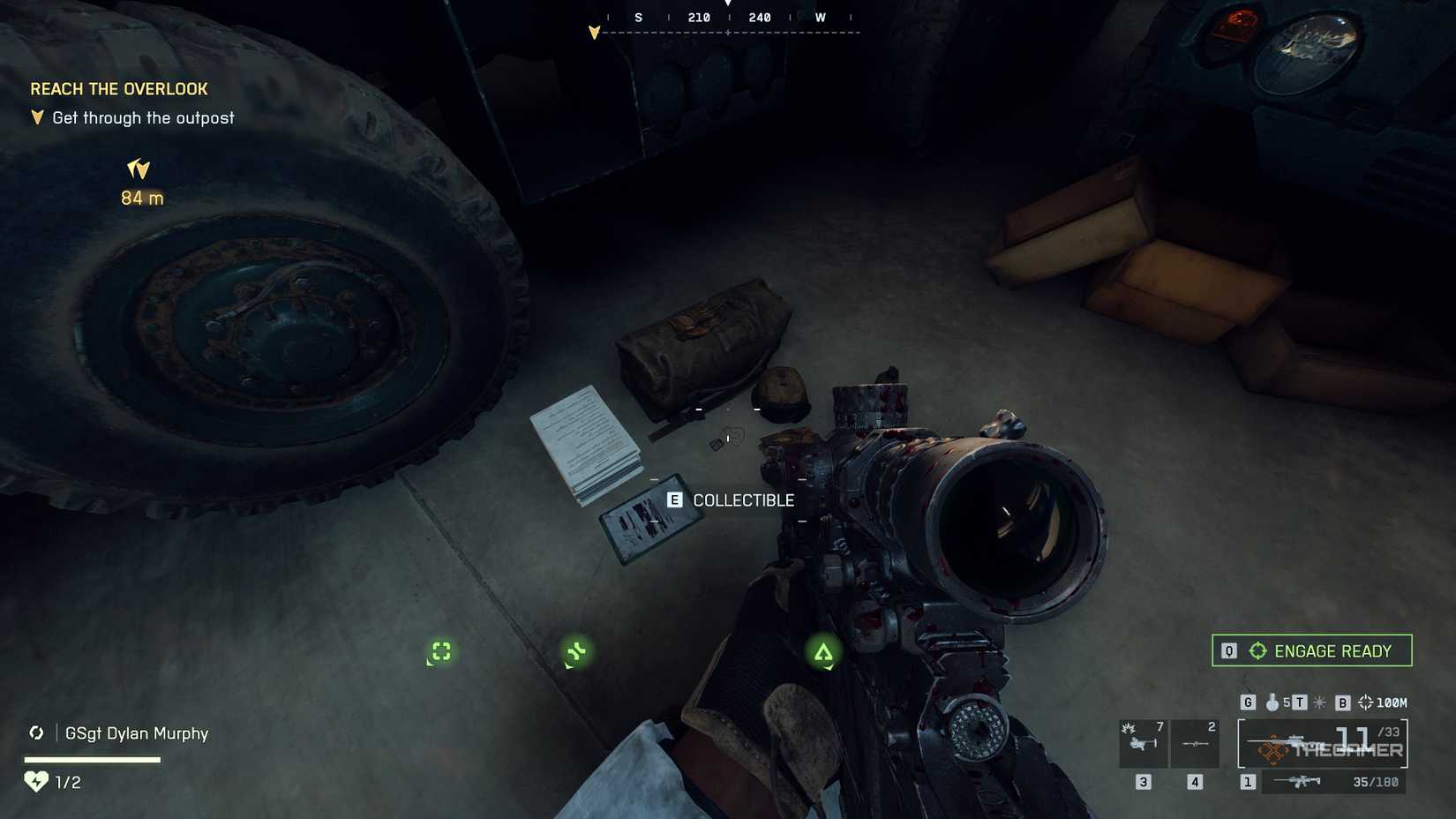
Task: Click the snowflake status icon near the B key
Action: pyautogui.click(x=1318, y=703)
